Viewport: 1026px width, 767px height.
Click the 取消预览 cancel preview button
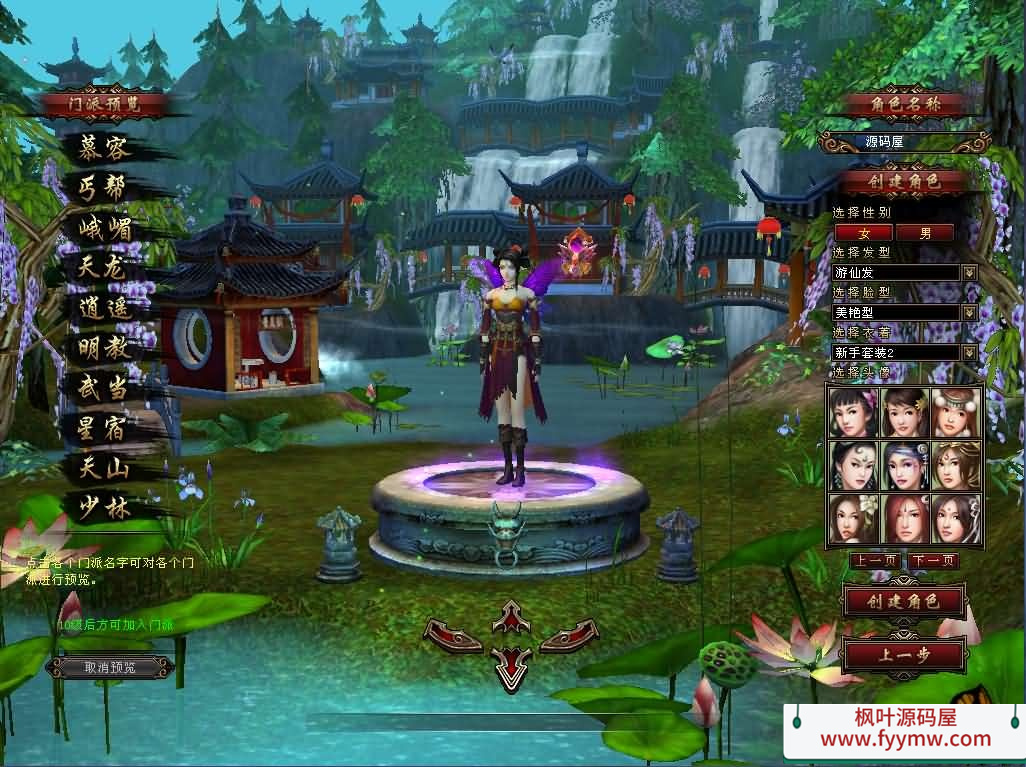pyautogui.click(x=110, y=667)
